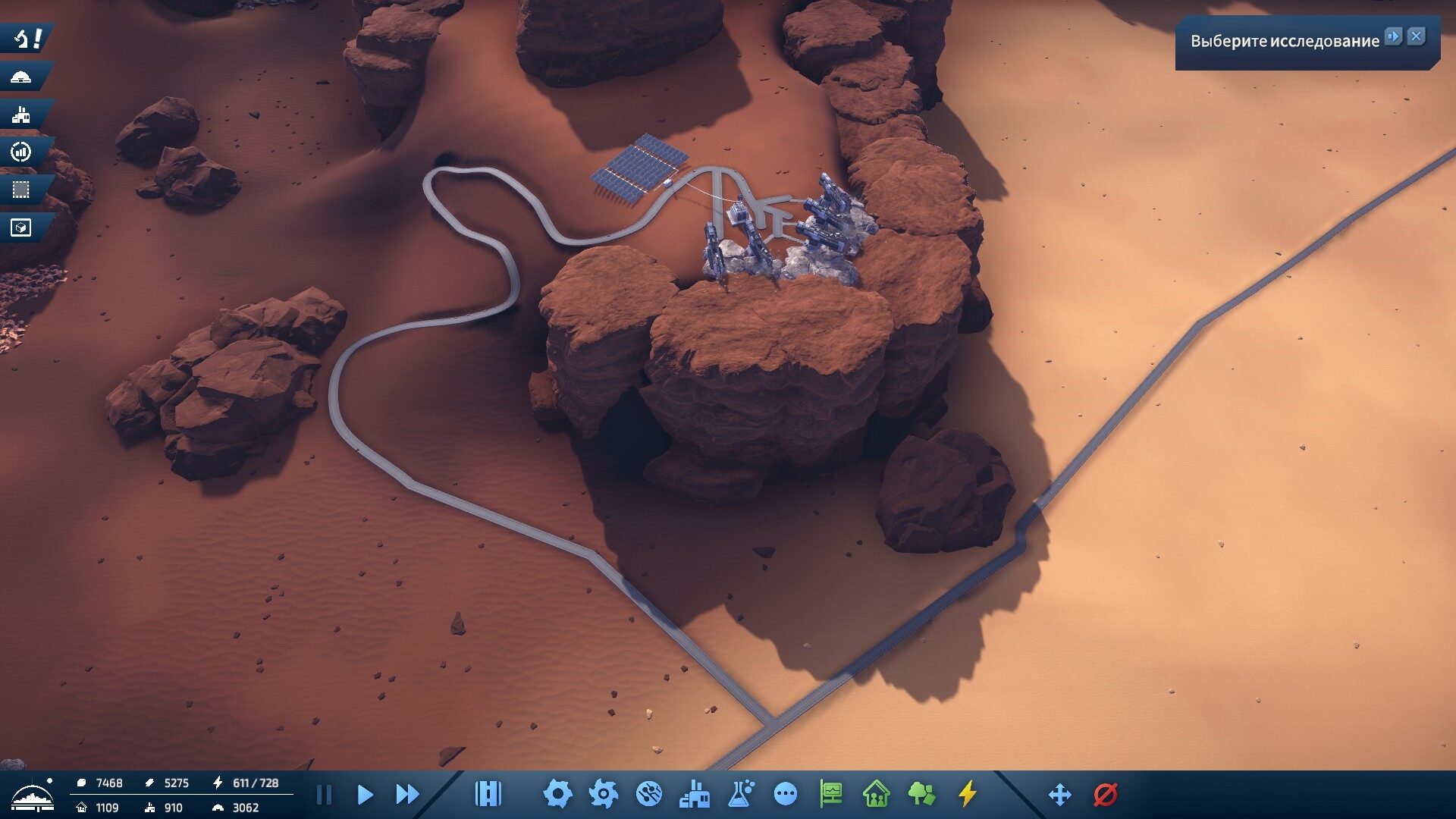
Task: Switch to fast-forward speed
Action: (x=407, y=795)
